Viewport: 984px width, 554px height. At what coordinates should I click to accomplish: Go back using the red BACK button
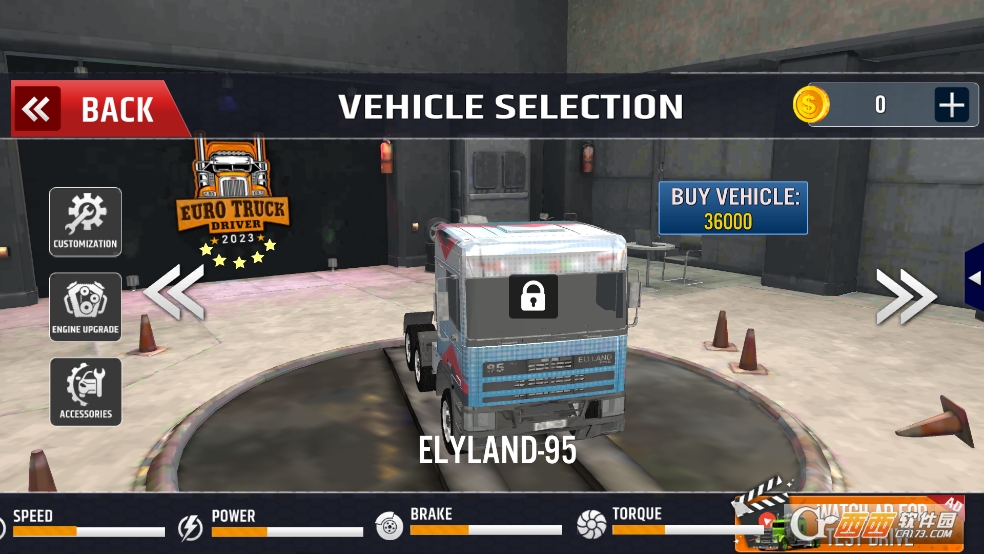(97, 109)
